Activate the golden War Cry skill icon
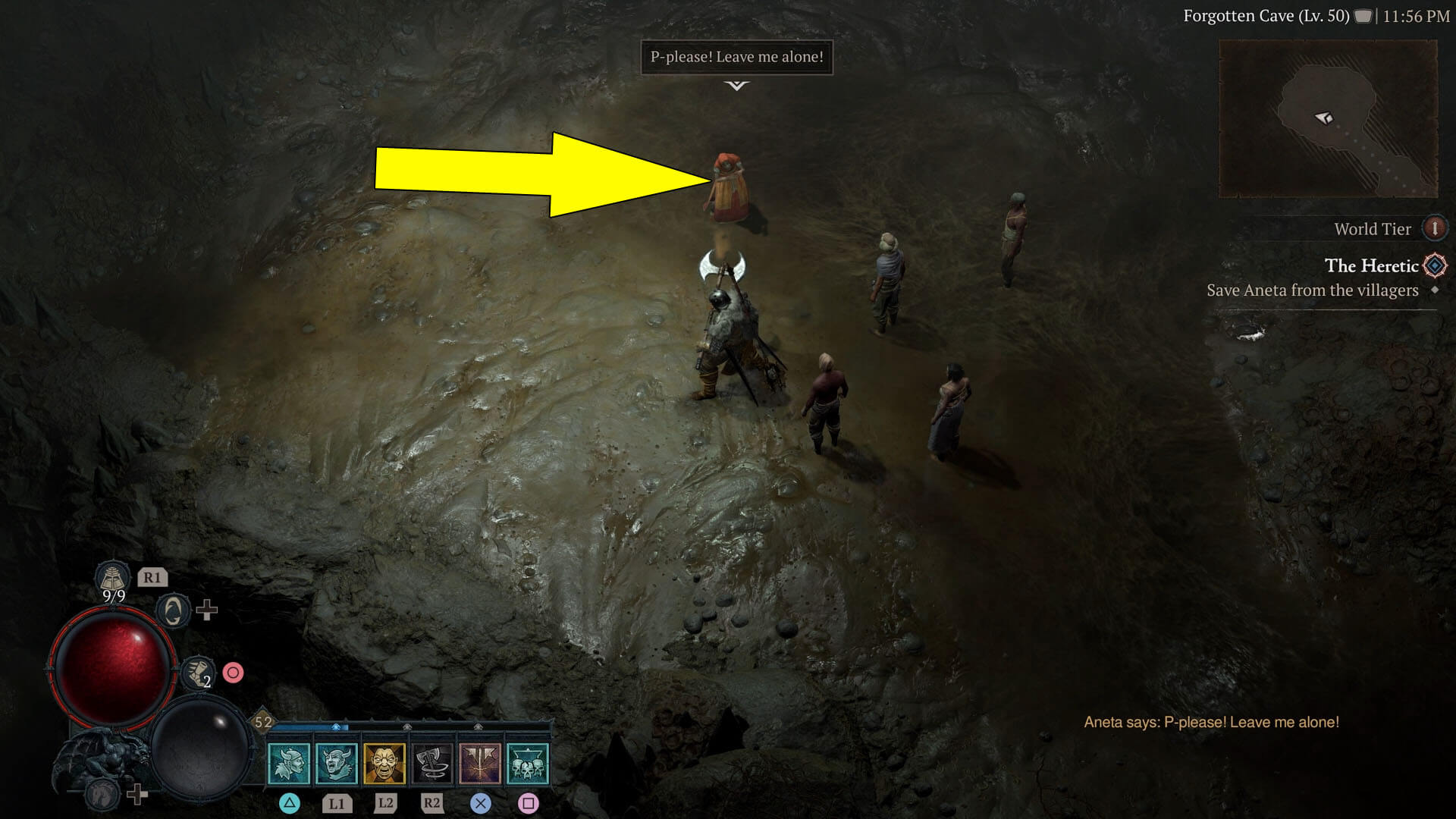This screenshot has height=819, width=1456. pos(384,764)
